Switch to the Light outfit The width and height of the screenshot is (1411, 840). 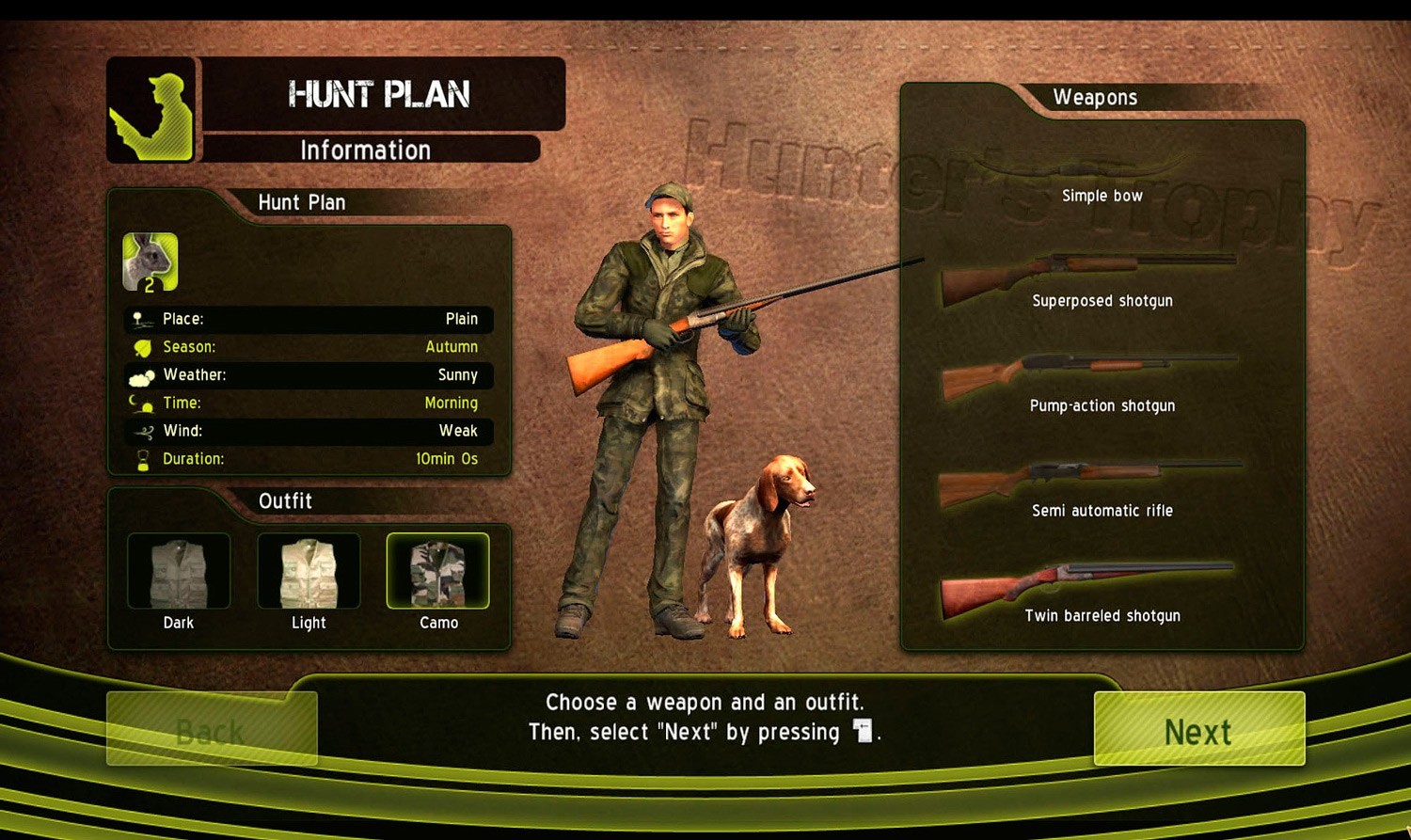(x=309, y=569)
